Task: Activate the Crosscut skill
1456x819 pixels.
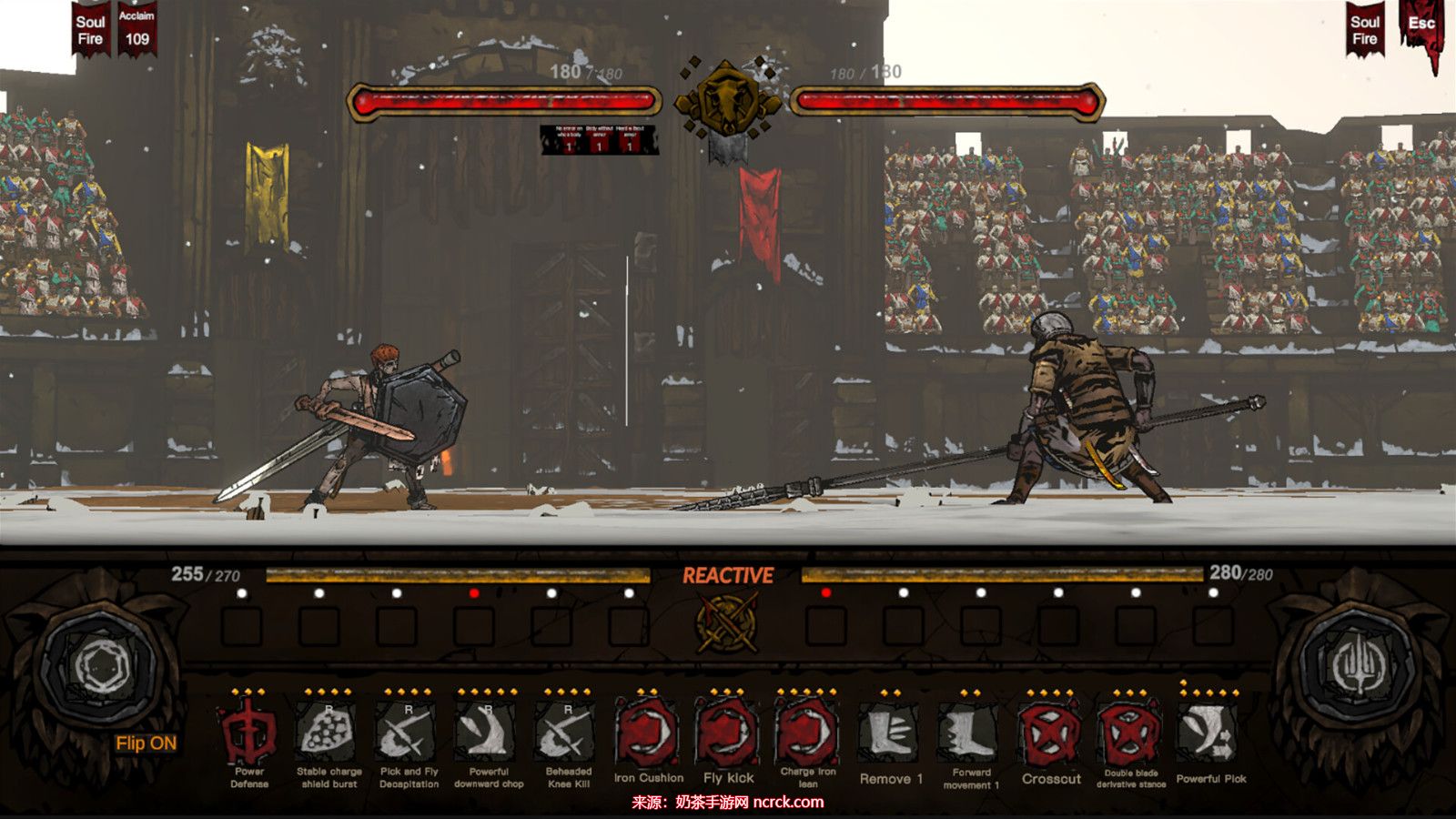Action: pyautogui.click(x=1051, y=733)
